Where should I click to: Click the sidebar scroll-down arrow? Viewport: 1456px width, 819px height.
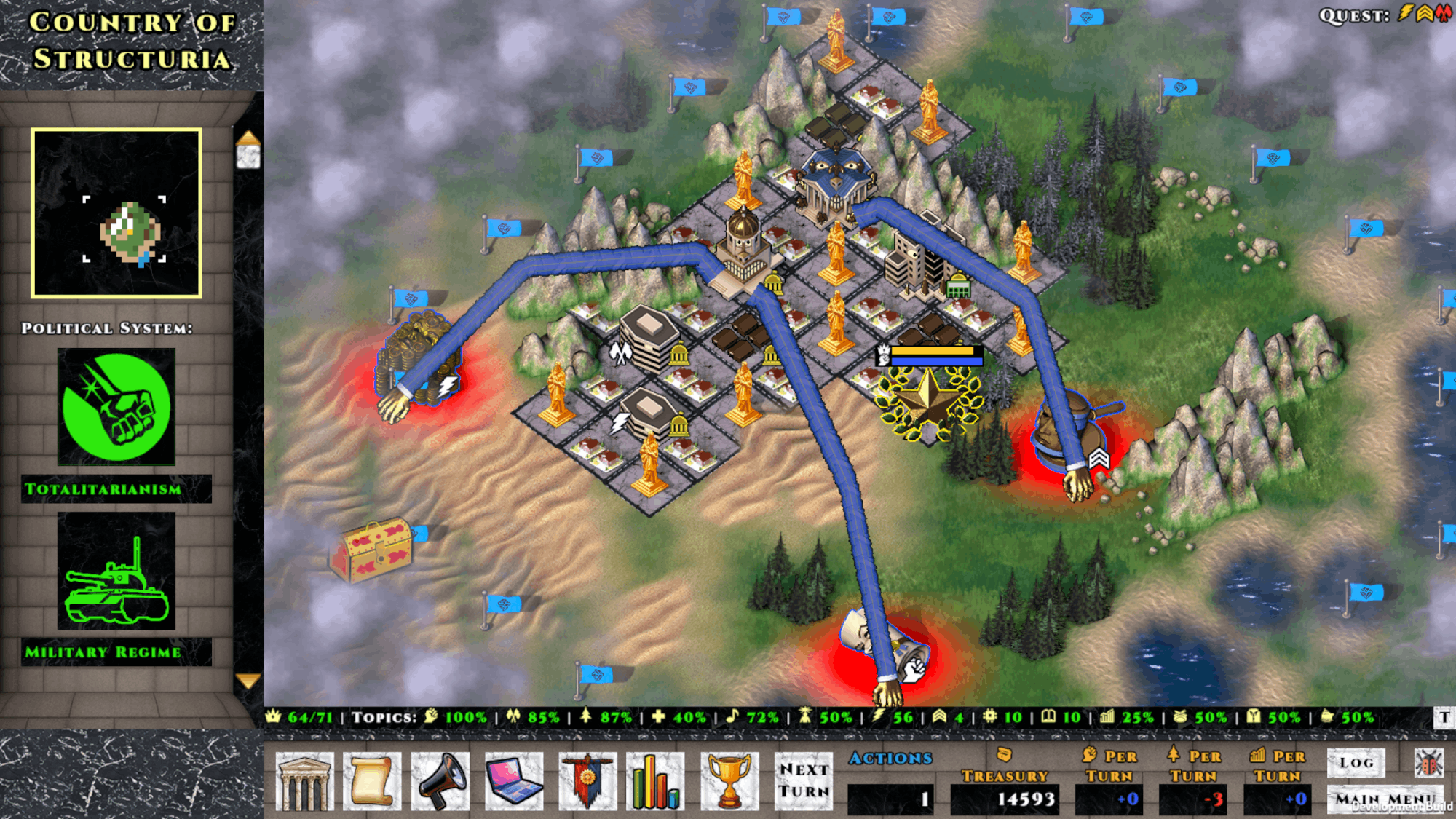click(248, 681)
